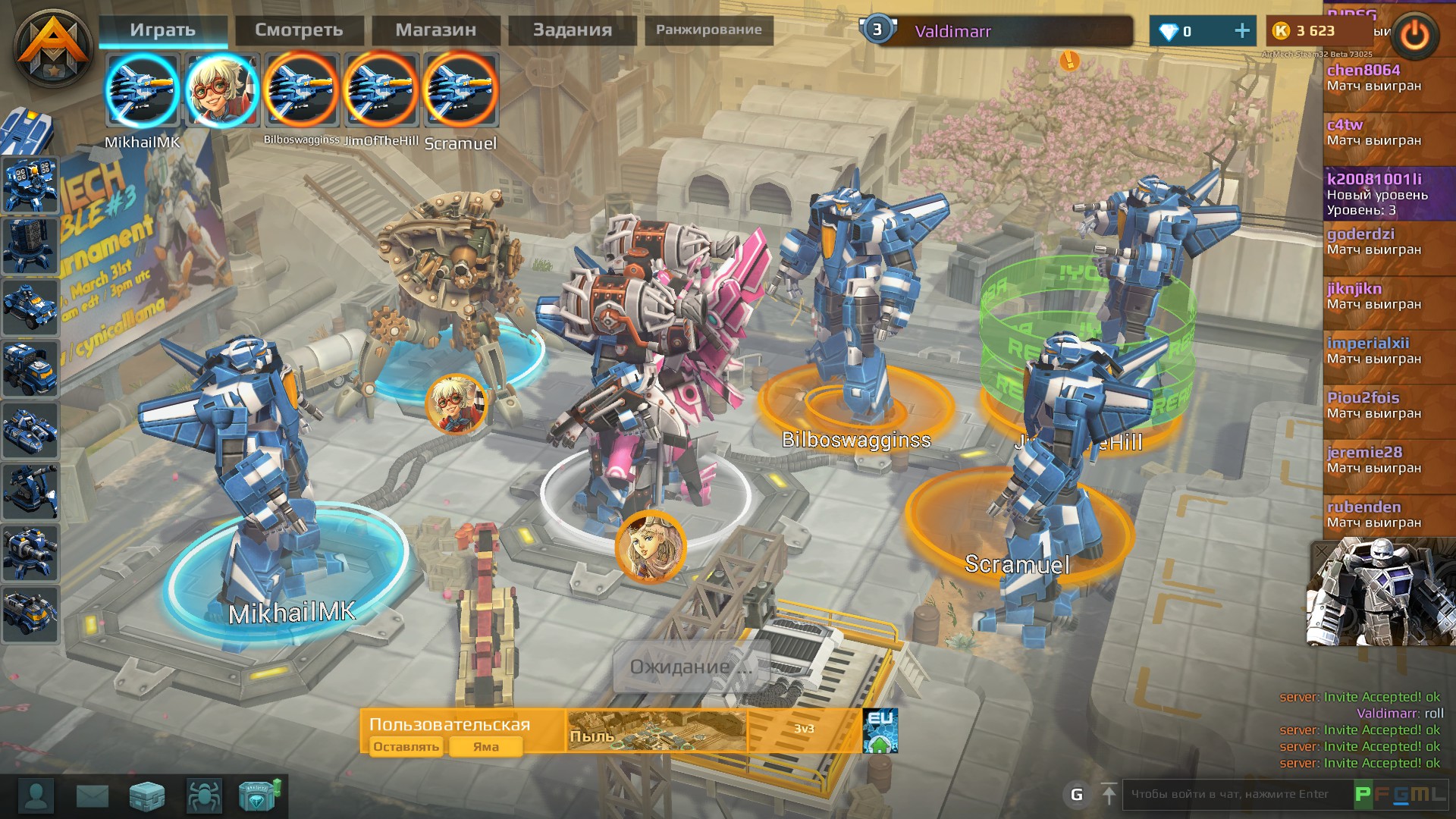Open the player profile icon
The height and width of the screenshot is (819, 1456).
[36, 796]
